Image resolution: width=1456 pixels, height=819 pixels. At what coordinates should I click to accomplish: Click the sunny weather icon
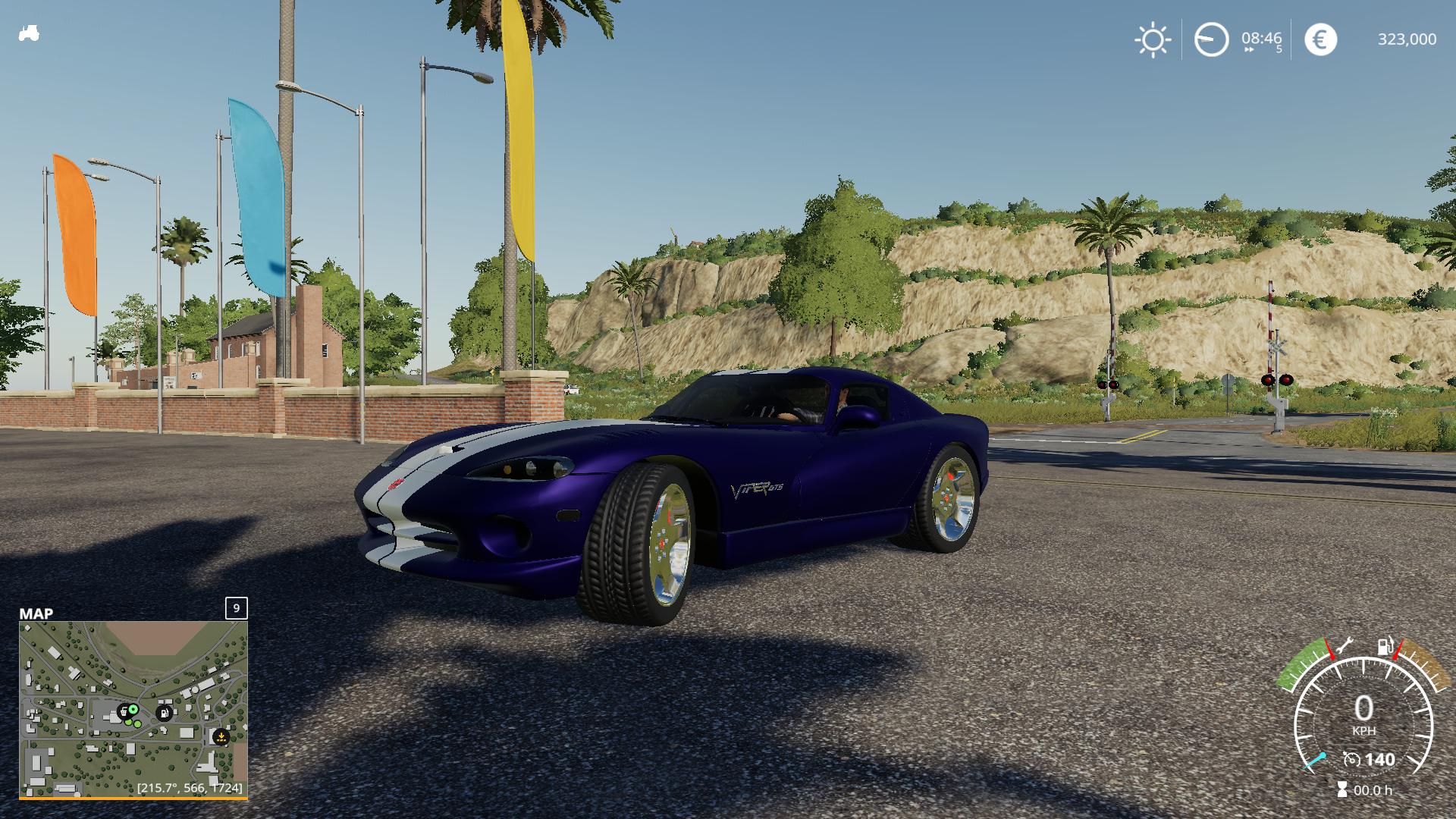(1152, 39)
